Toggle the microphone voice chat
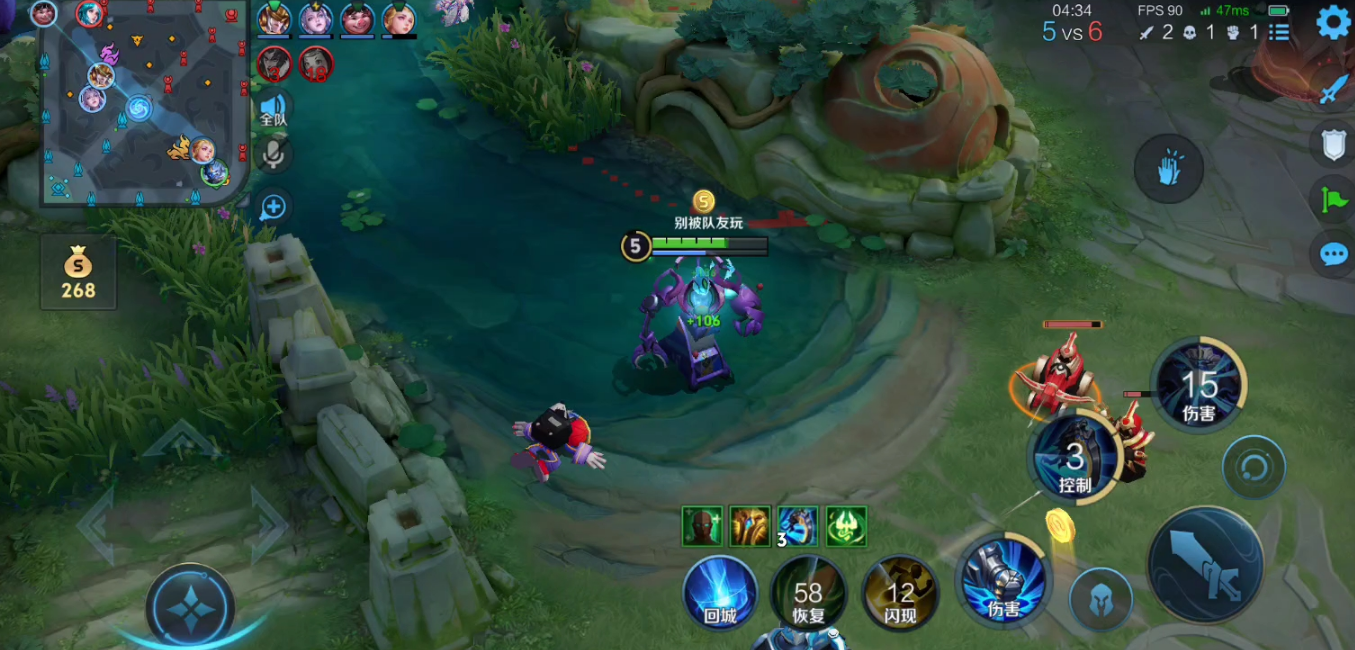1355x650 pixels. [x=273, y=155]
